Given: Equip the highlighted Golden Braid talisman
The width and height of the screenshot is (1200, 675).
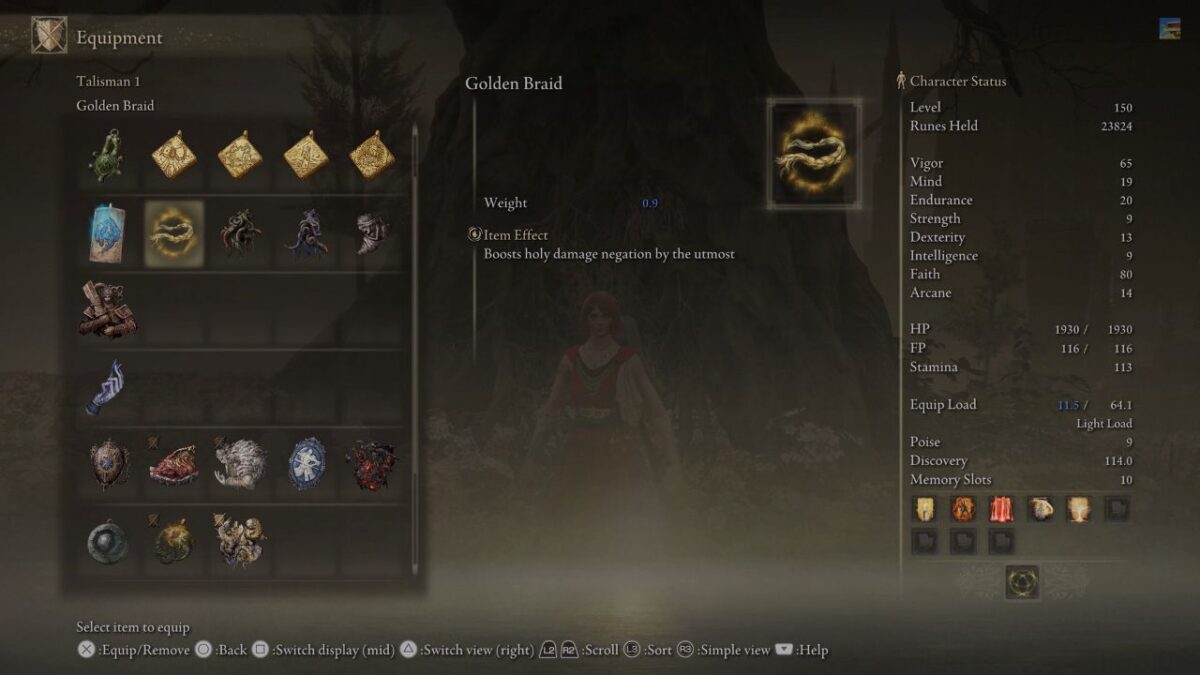Looking at the screenshot, I should click(x=174, y=233).
